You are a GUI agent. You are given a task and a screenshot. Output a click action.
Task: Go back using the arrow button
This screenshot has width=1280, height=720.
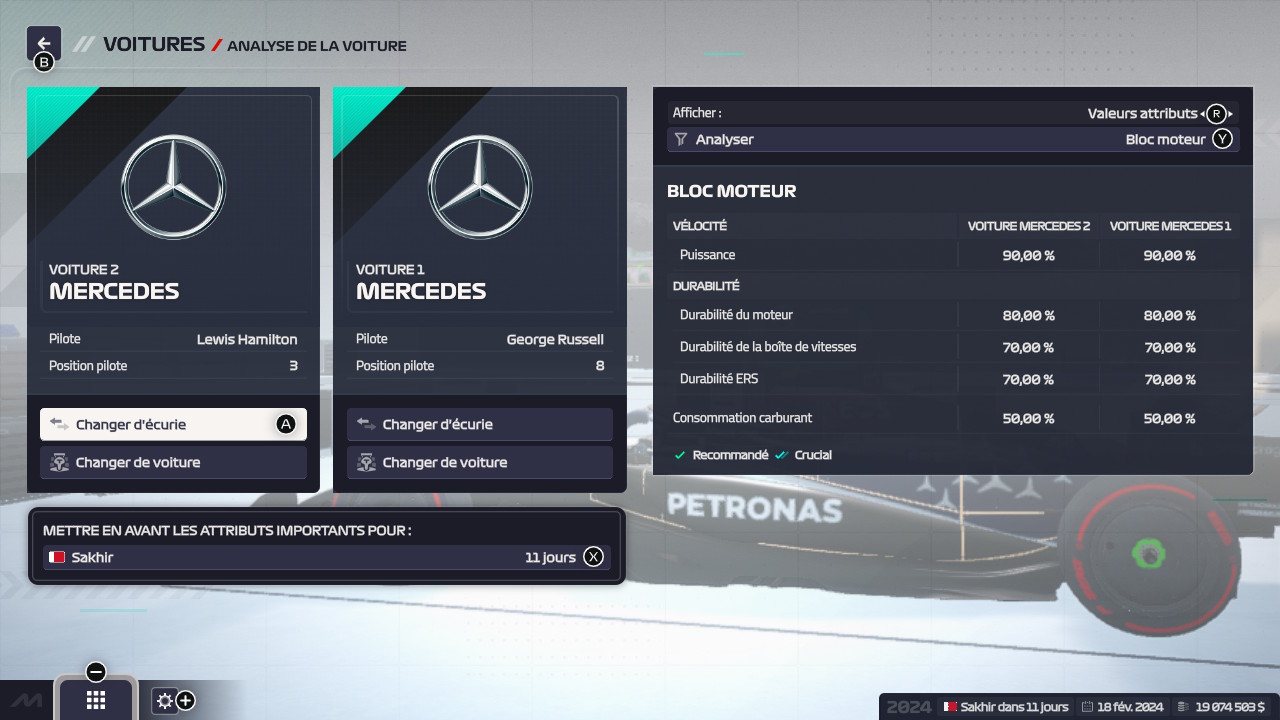point(44,44)
